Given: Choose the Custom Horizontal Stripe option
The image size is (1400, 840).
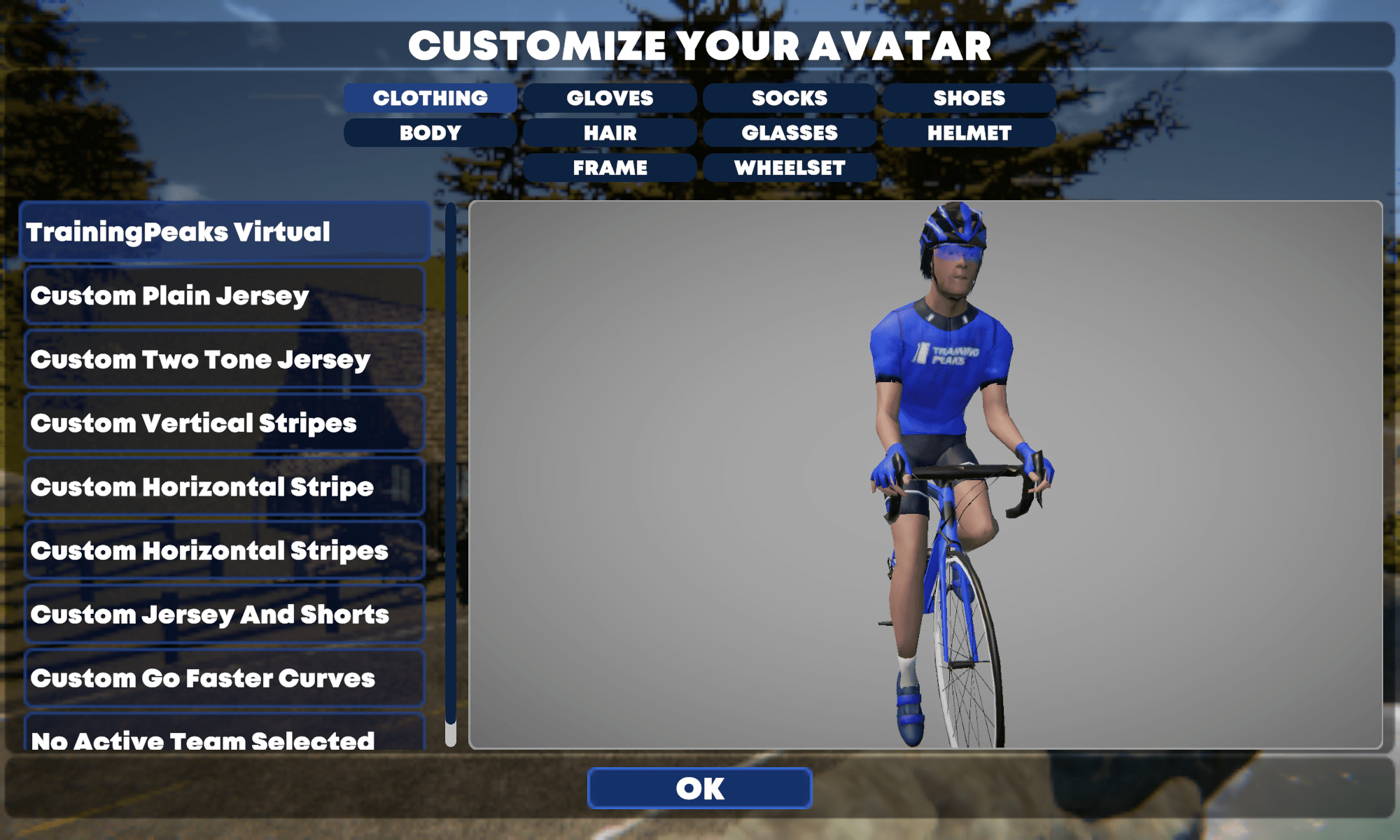Looking at the screenshot, I should [x=224, y=486].
